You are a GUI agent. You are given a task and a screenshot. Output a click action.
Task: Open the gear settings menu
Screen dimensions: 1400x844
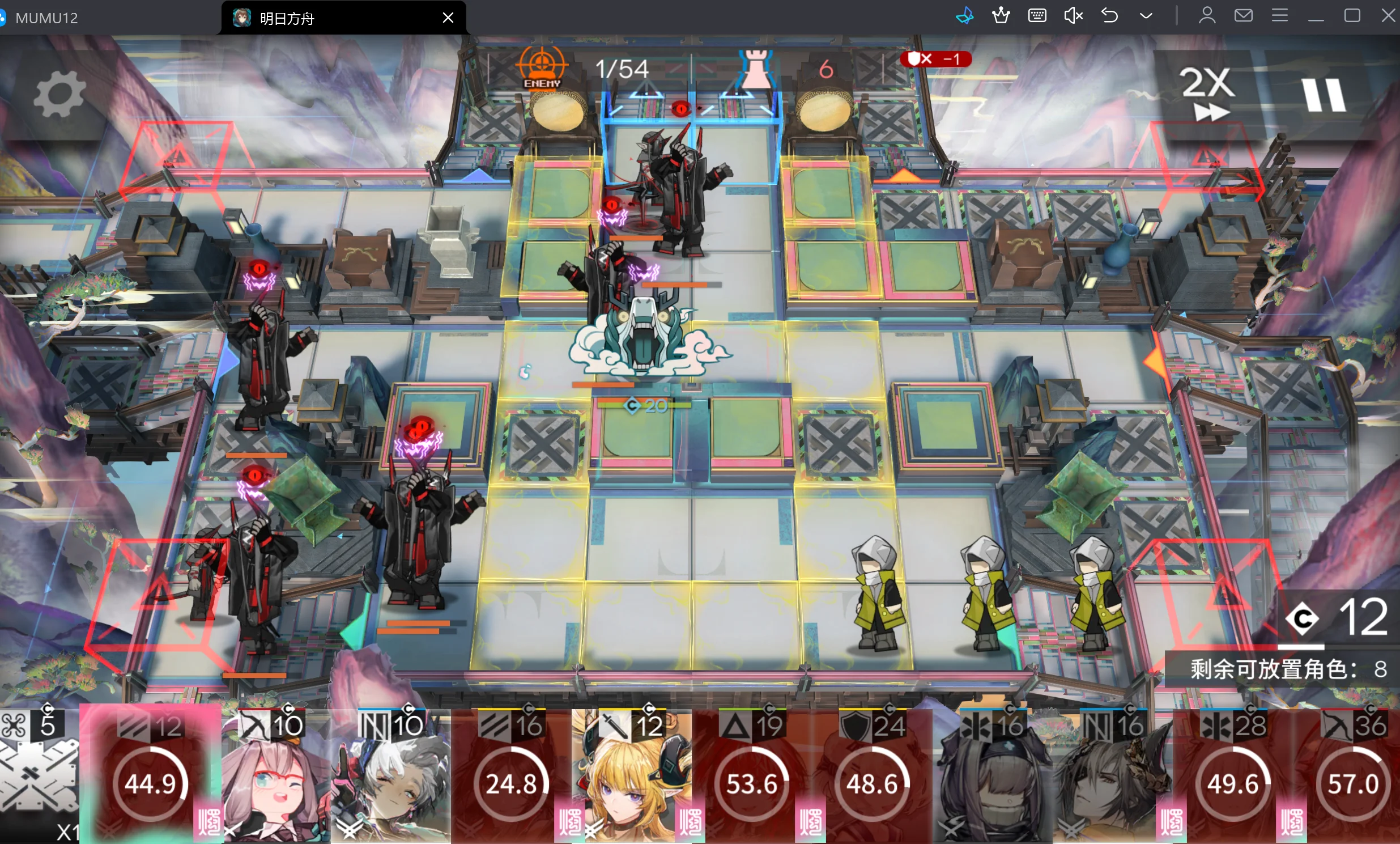pos(58,95)
